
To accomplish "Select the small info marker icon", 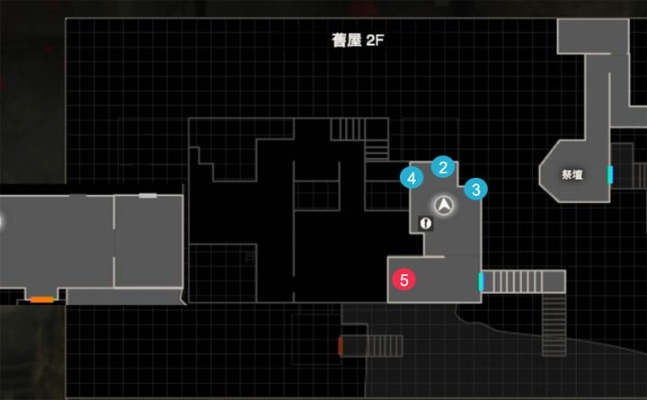I will (x=426, y=224).
